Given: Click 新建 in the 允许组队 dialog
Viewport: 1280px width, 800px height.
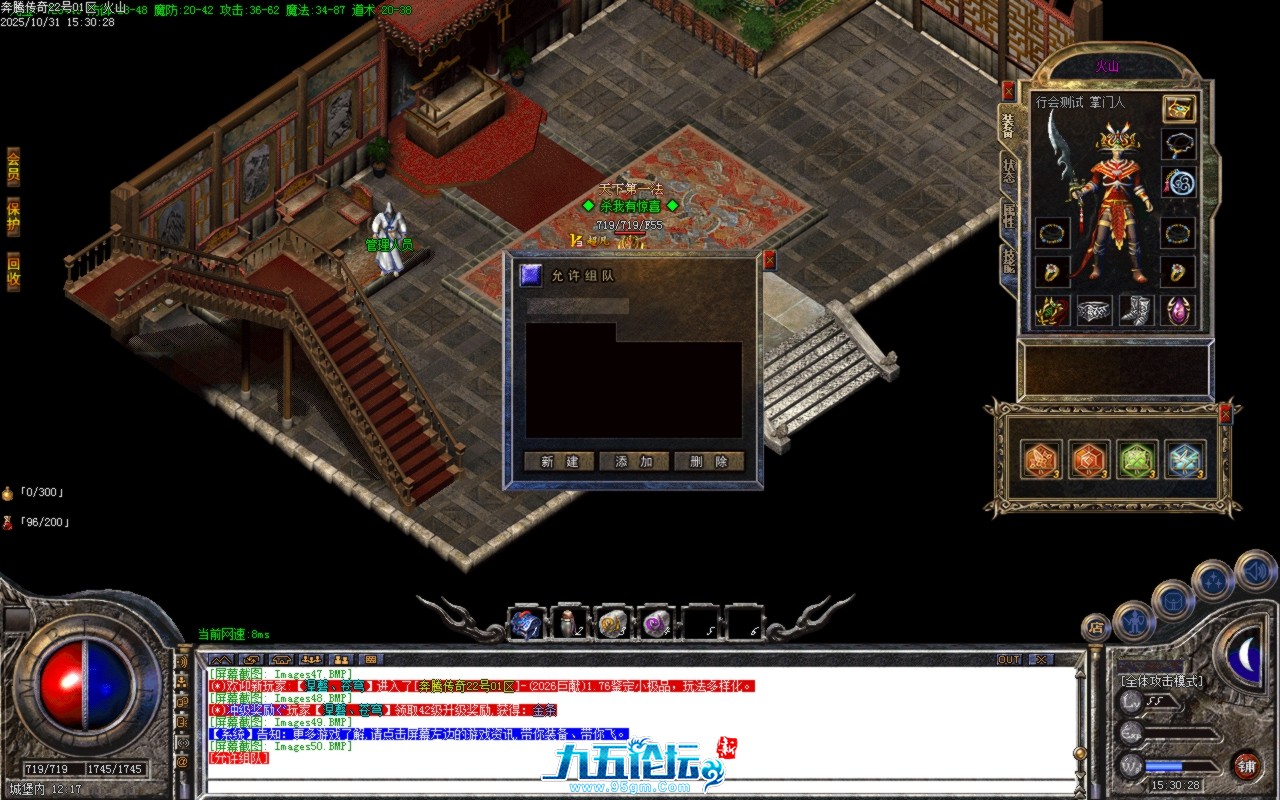Looking at the screenshot, I should click(x=558, y=462).
